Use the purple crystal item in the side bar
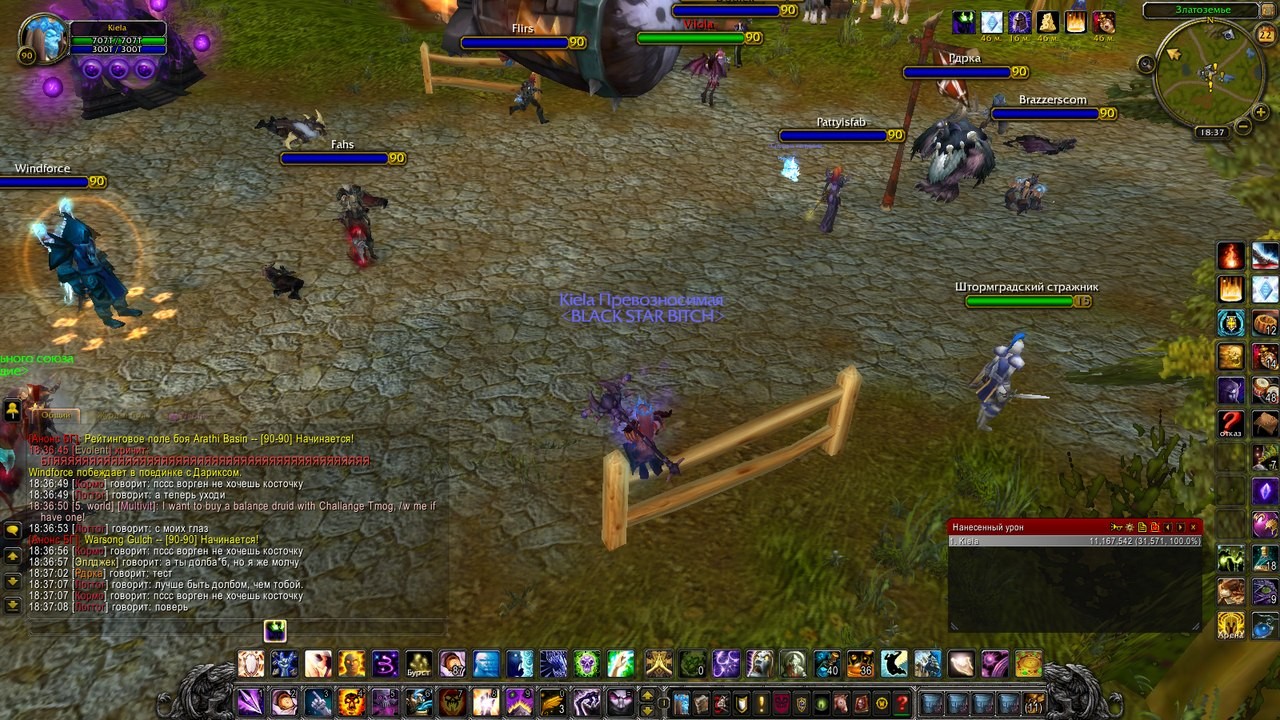The image size is (1280, 720). (x=1265, y=491)
